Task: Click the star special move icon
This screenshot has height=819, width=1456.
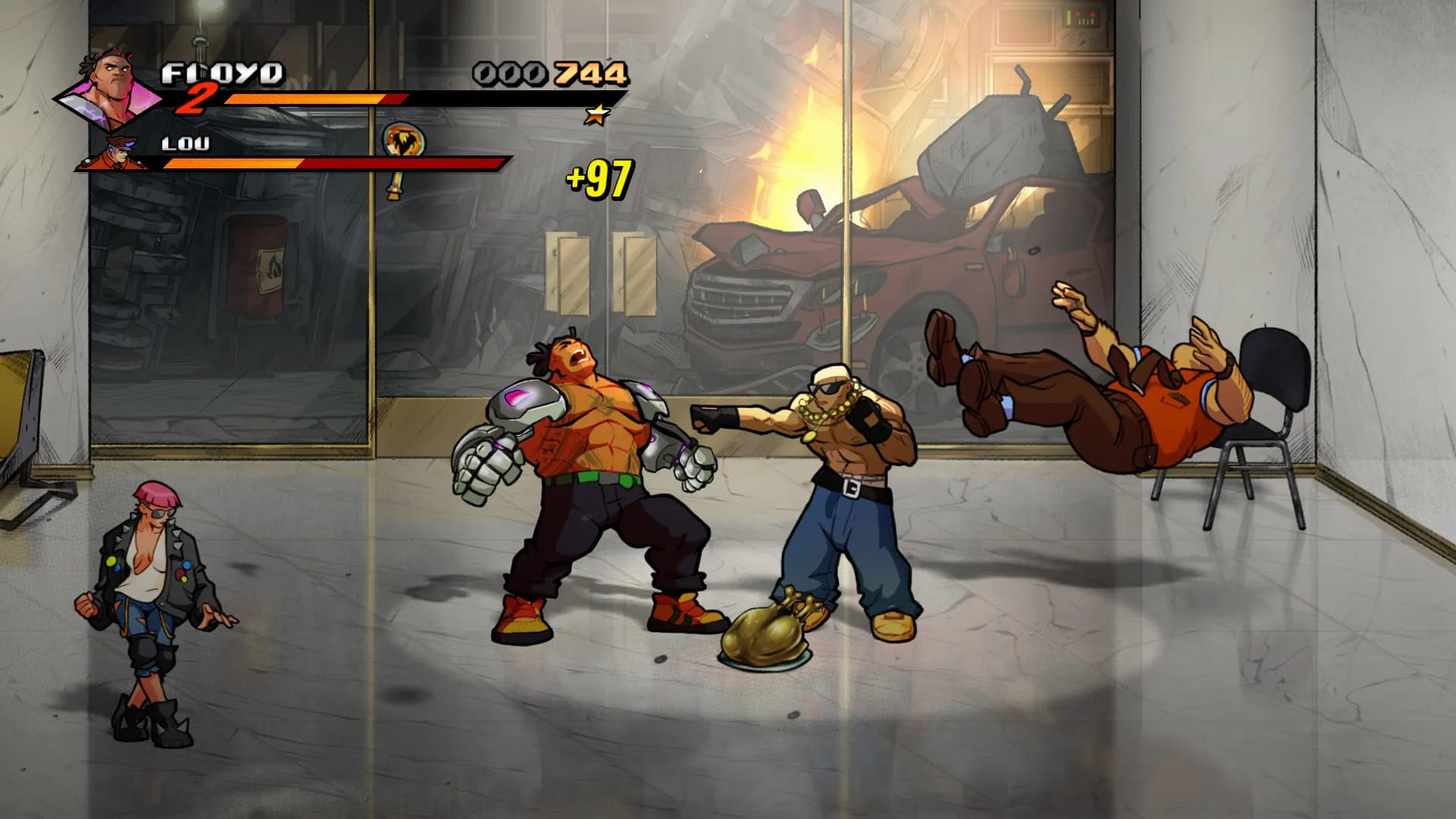Action: point(598,115)
